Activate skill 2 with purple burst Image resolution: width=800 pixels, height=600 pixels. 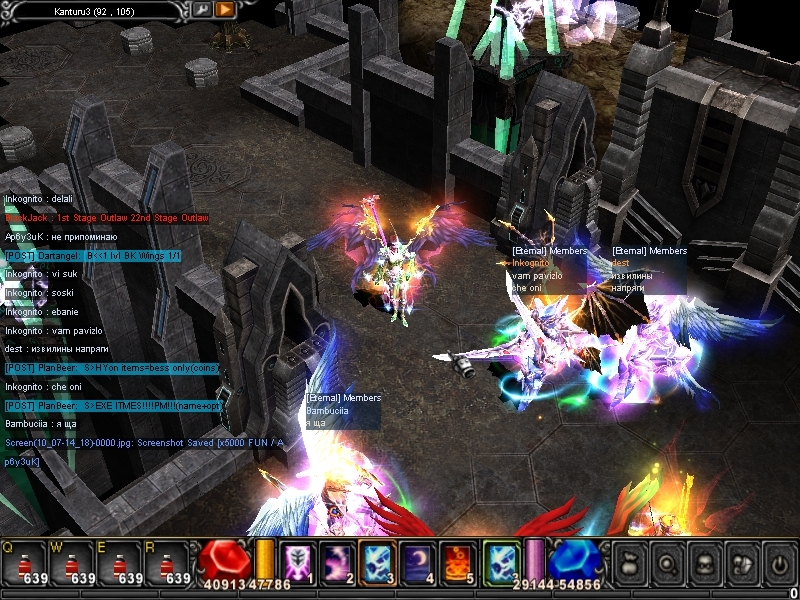point(335,563)
